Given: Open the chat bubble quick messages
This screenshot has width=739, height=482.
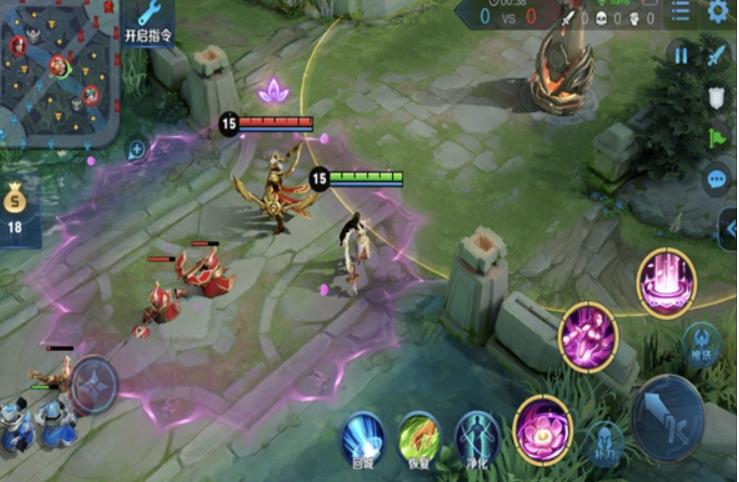Looking at the screenshot, I should (x=716, y=180).
